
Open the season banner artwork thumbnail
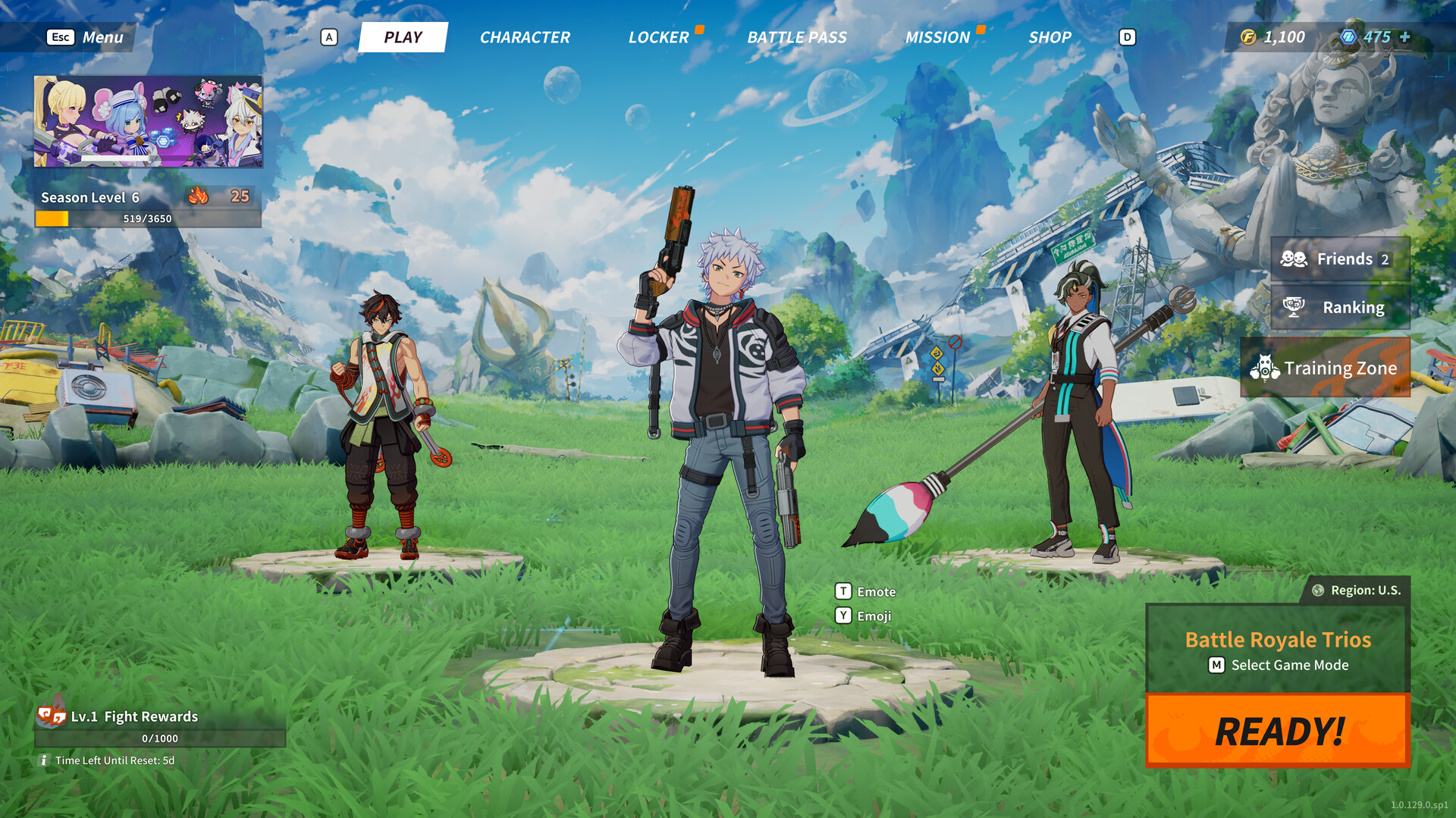[148, 121]
